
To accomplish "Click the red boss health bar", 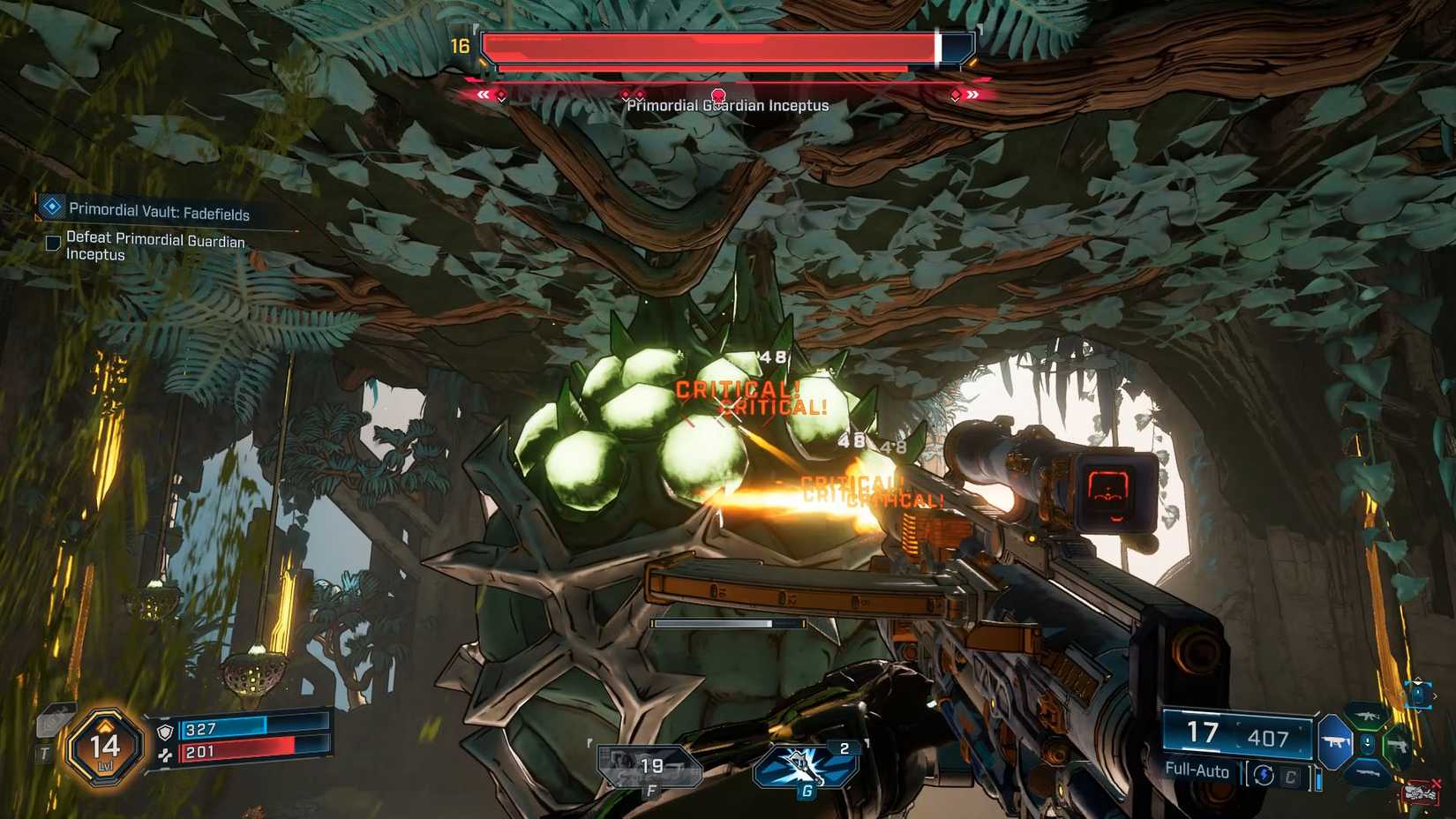I will pos(706,46).
